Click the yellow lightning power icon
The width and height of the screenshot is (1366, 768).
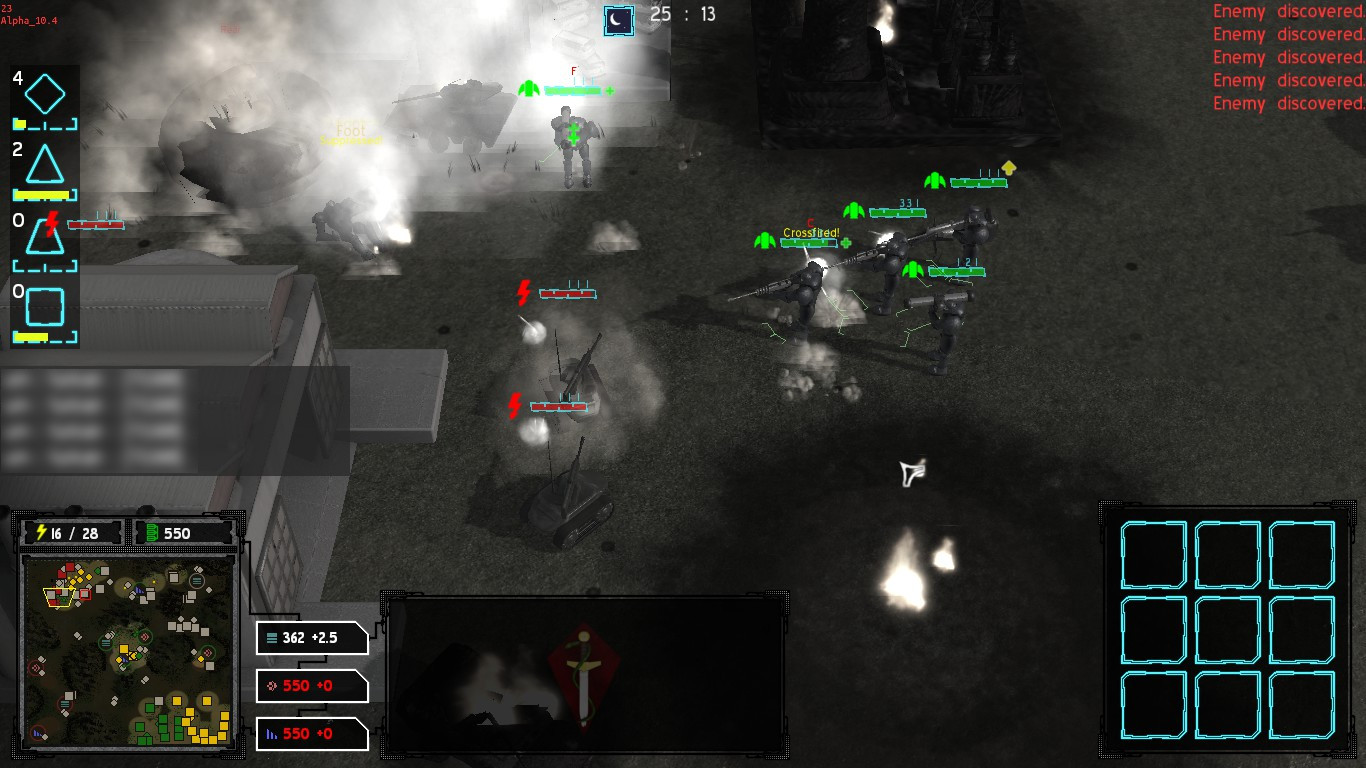click(42, 532)
